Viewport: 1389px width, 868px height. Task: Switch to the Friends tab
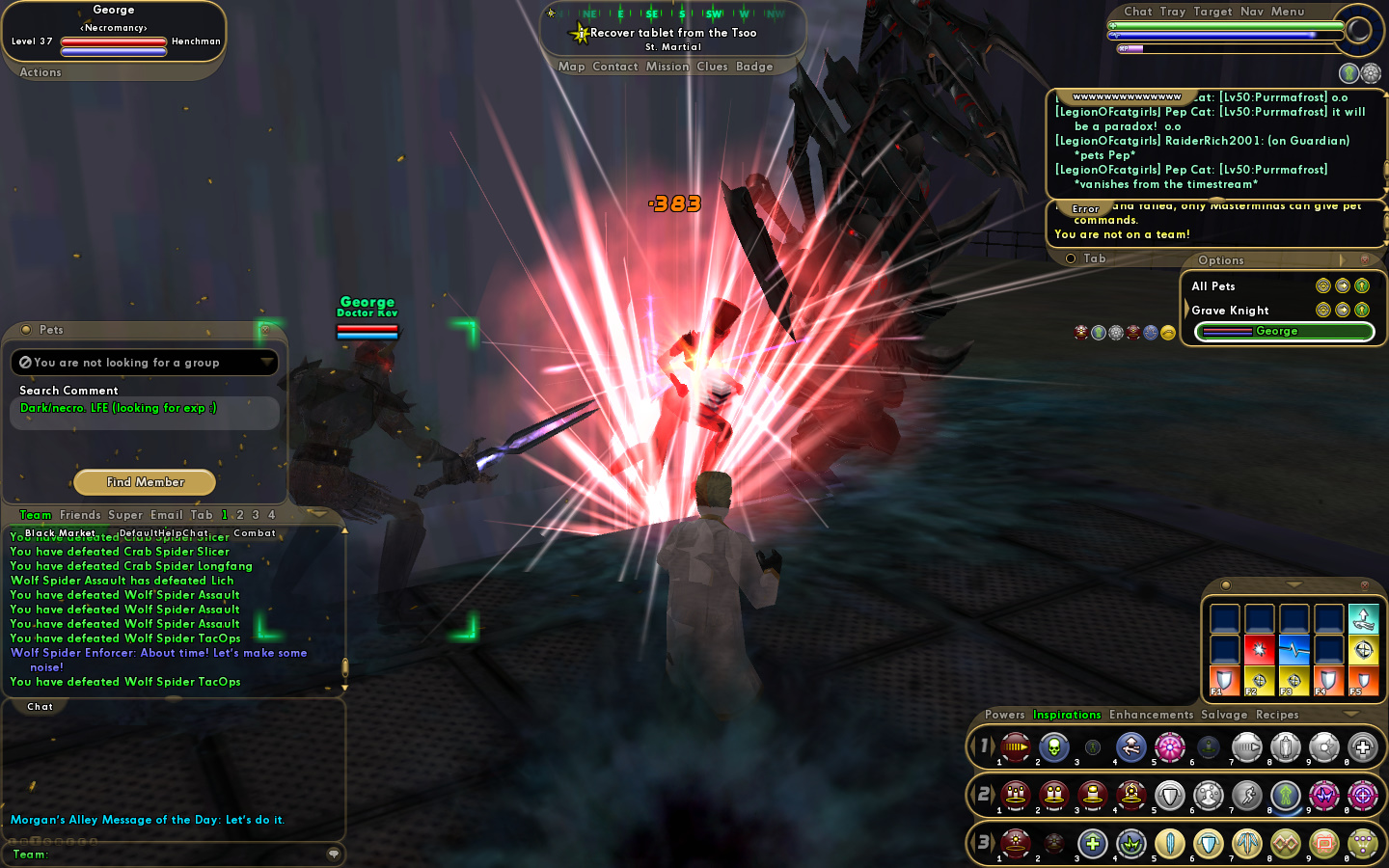[x=80, y=515]
